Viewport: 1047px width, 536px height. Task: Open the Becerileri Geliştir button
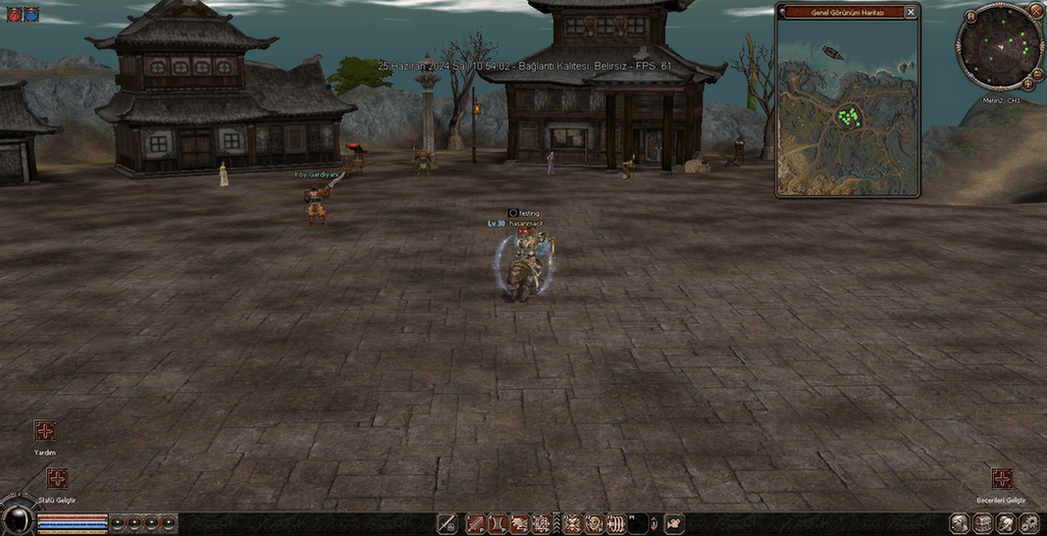[1002, 479]
